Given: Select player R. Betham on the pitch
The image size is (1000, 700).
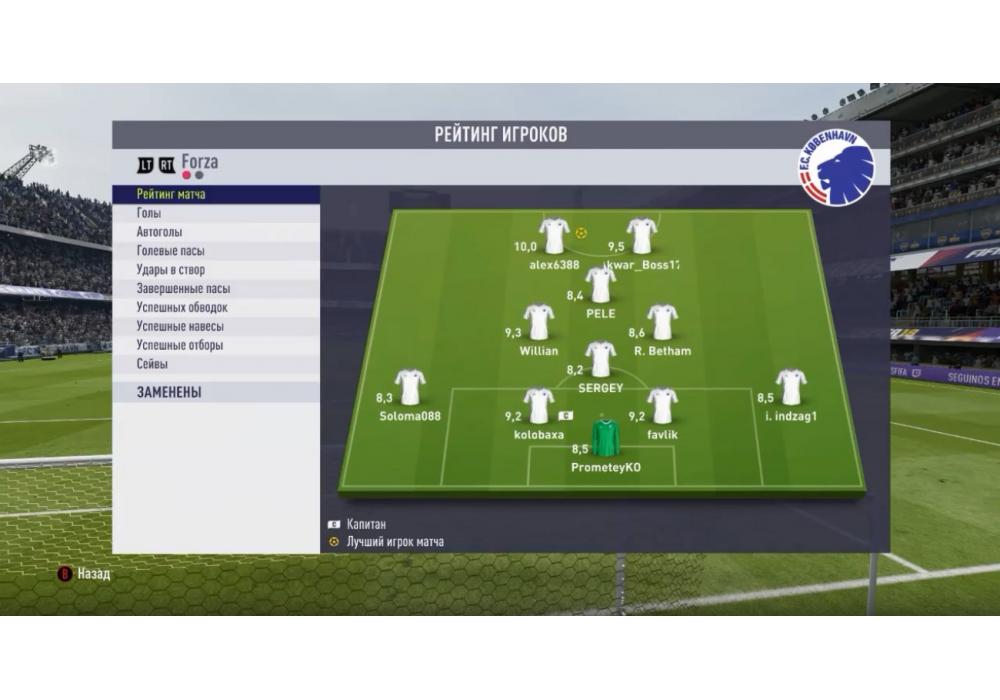Looking at the screenshot, I should pyautogui.click(x=662, y=323).
